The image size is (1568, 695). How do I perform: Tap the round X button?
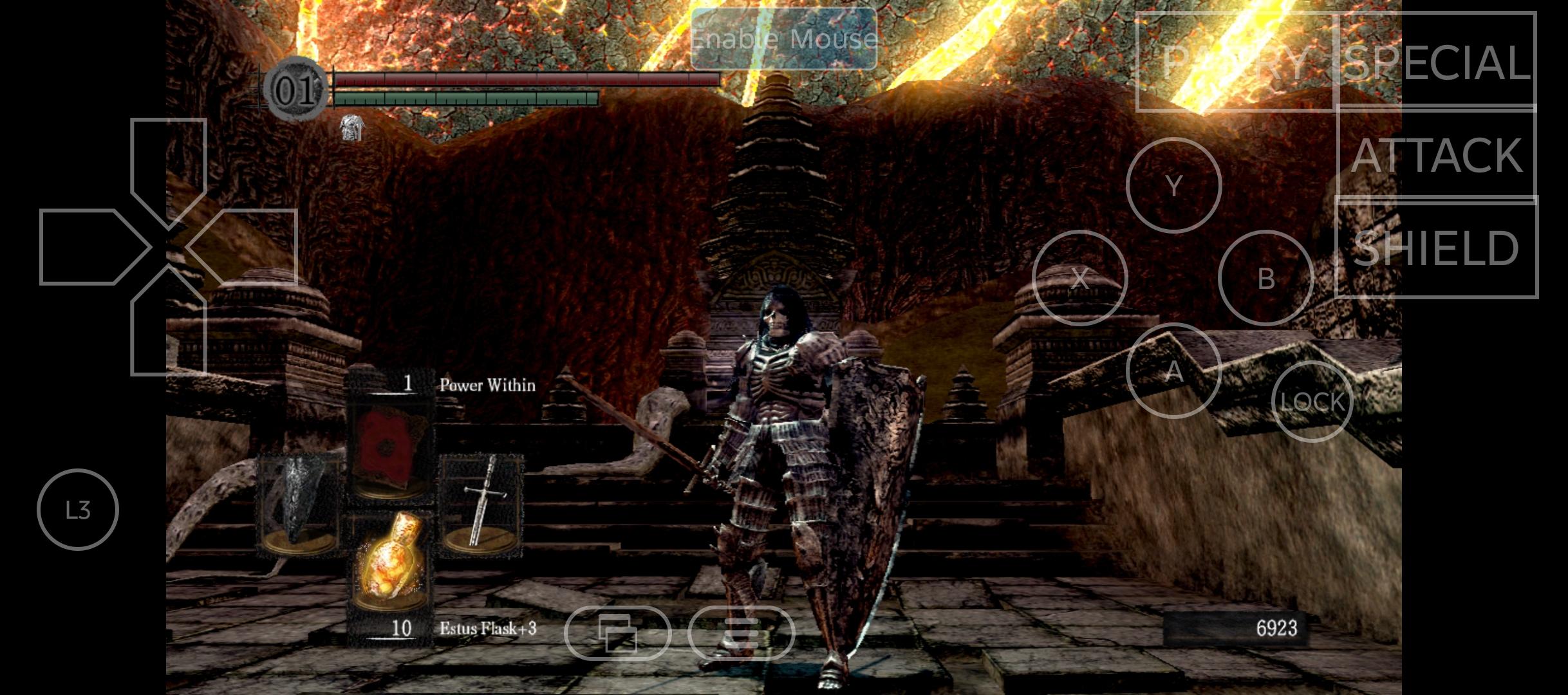coord(1079,278)
